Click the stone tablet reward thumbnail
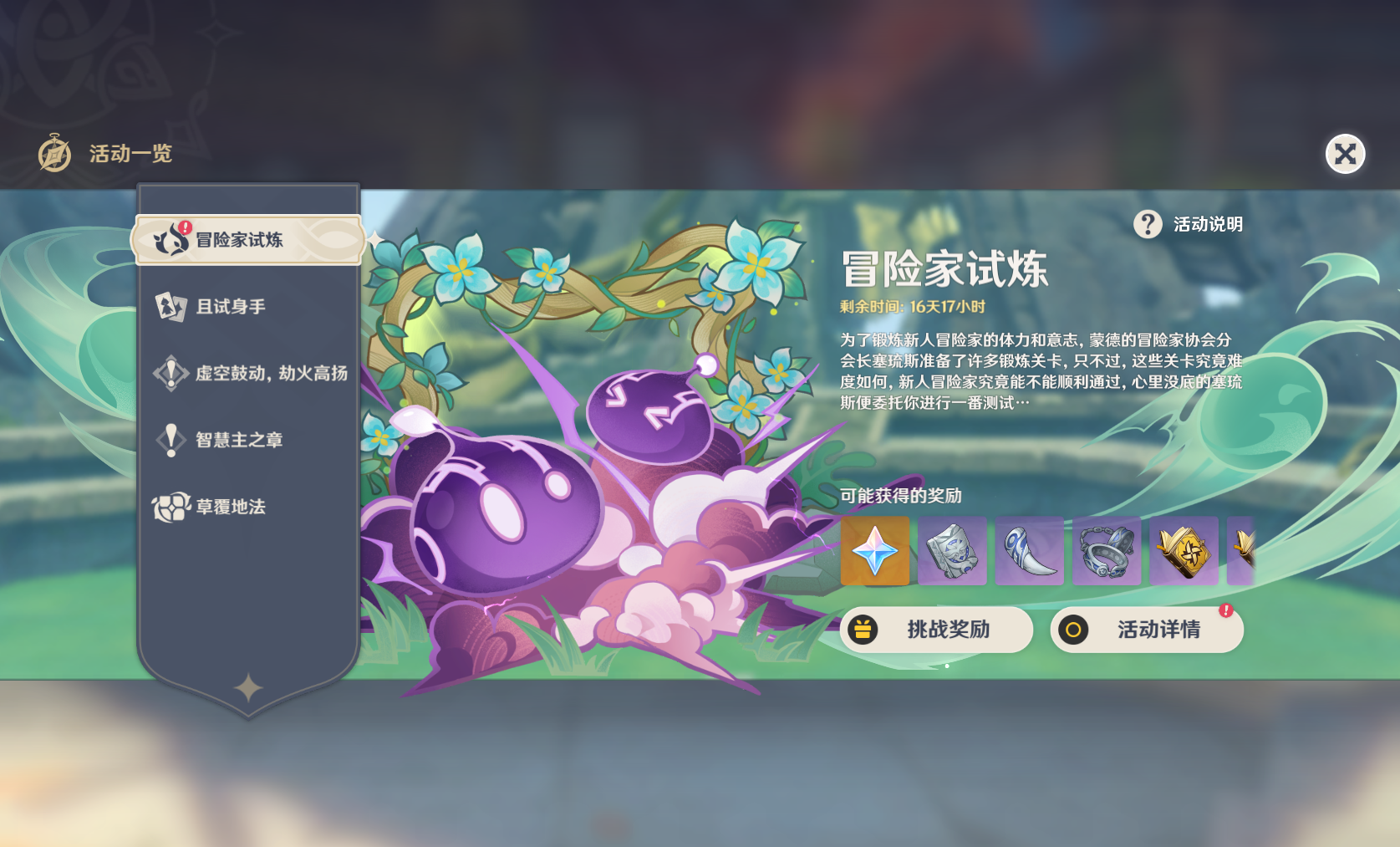Screen dimensions: 1400x847 [952, 551]
